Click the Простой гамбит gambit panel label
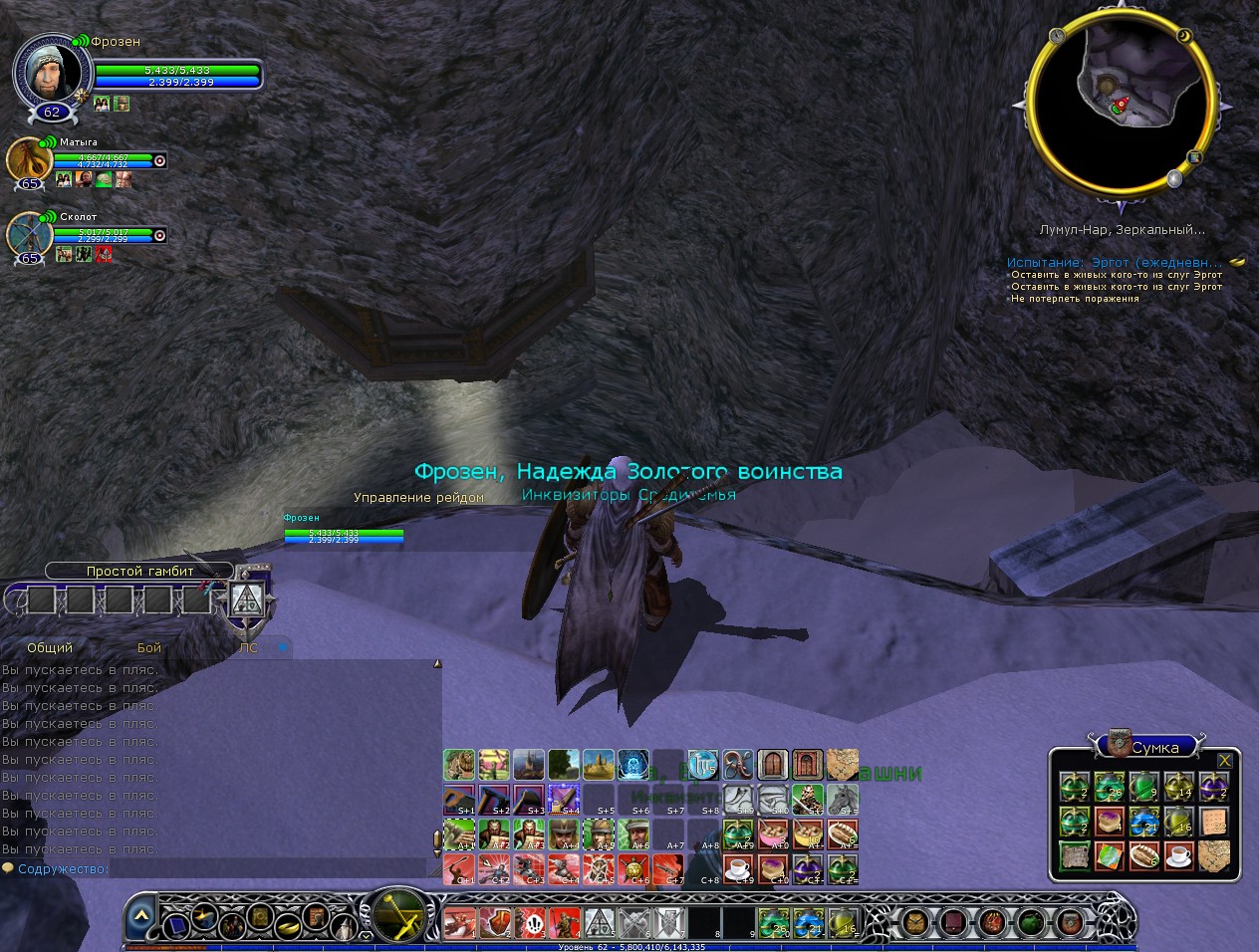 (x=139, y=572)
